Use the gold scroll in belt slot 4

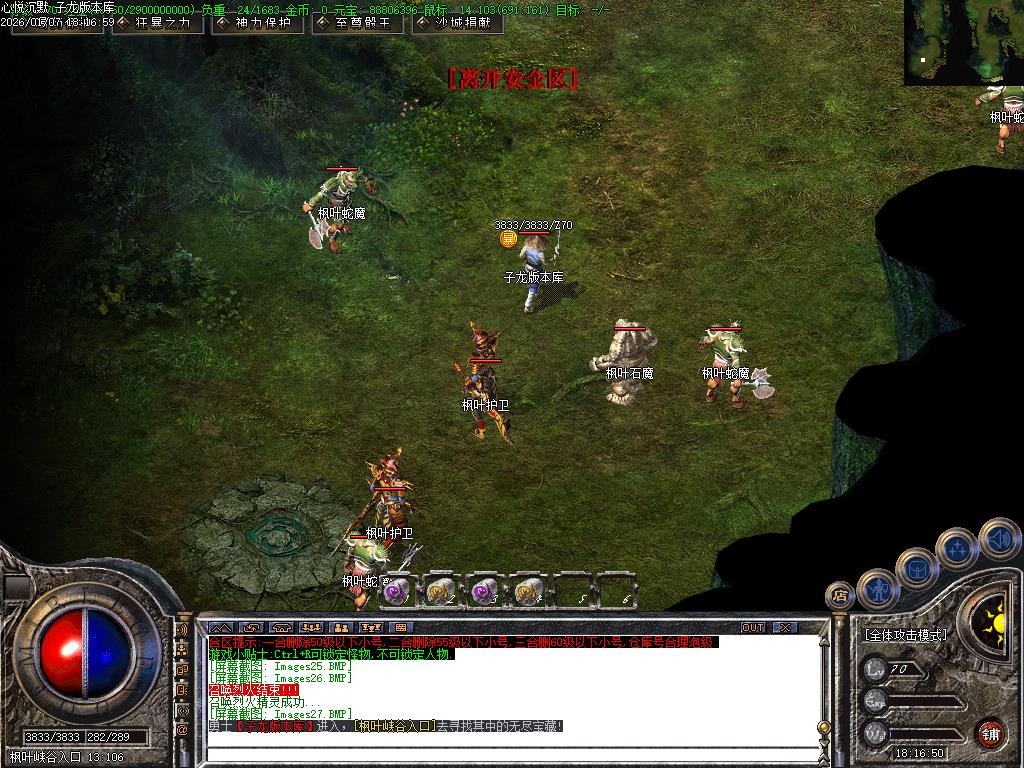click(x=529, y=592)
